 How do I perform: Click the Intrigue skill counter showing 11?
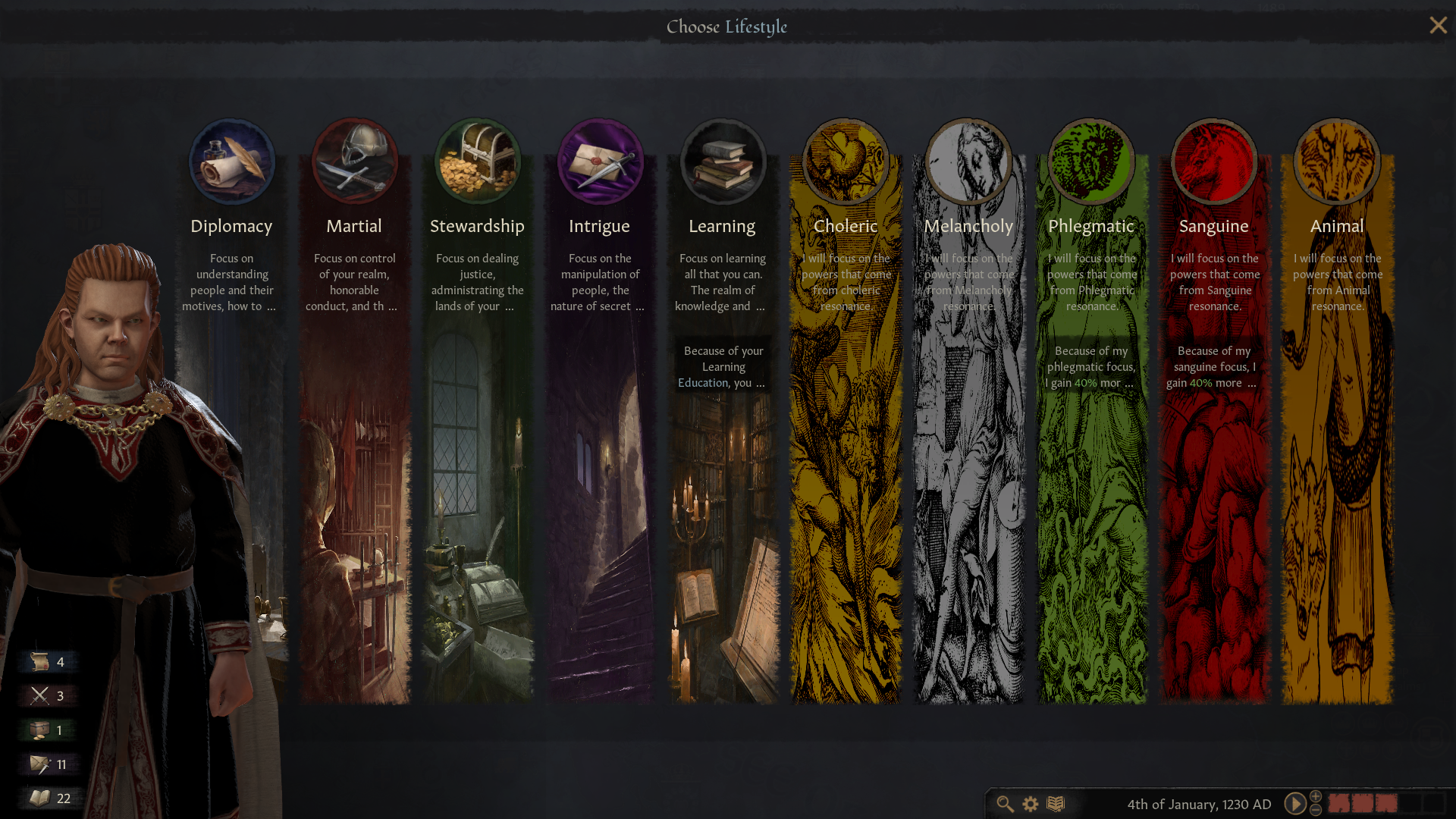pyautogui.click(x=48, y=764)
